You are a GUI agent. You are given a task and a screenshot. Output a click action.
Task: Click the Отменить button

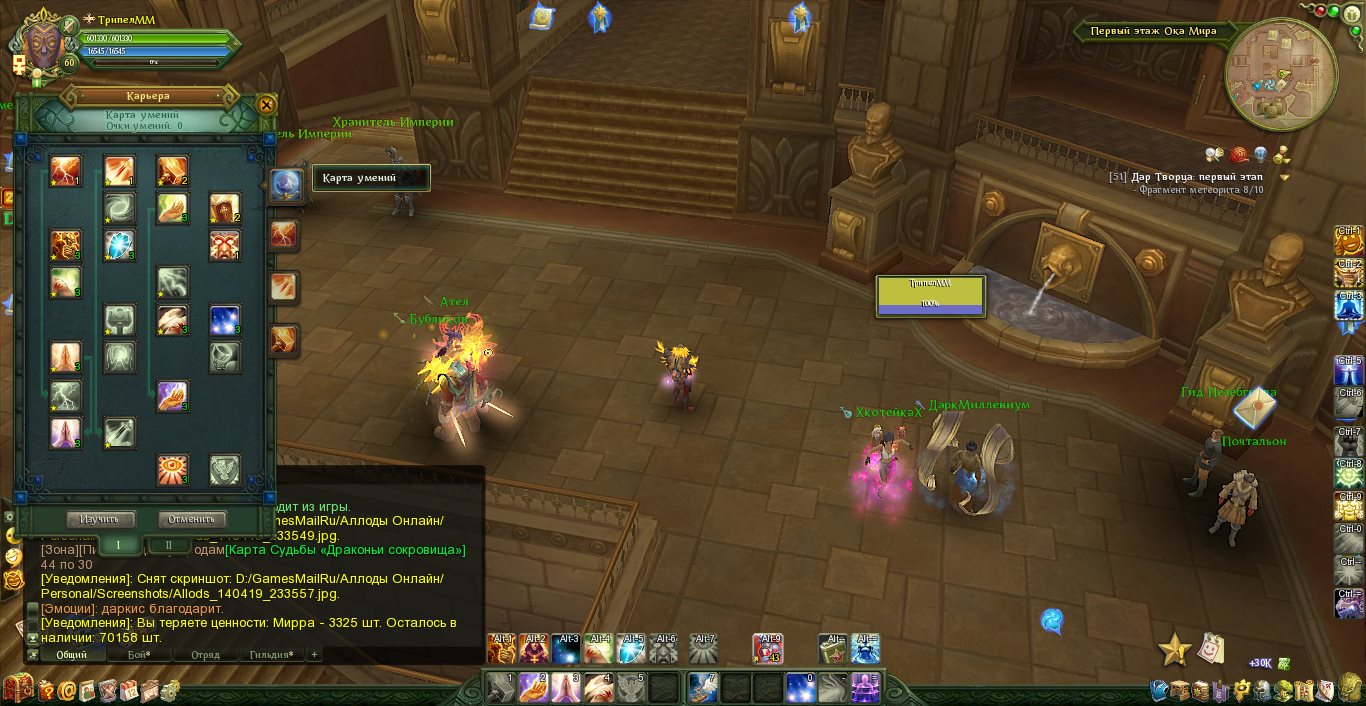click(x=192, y=519)
